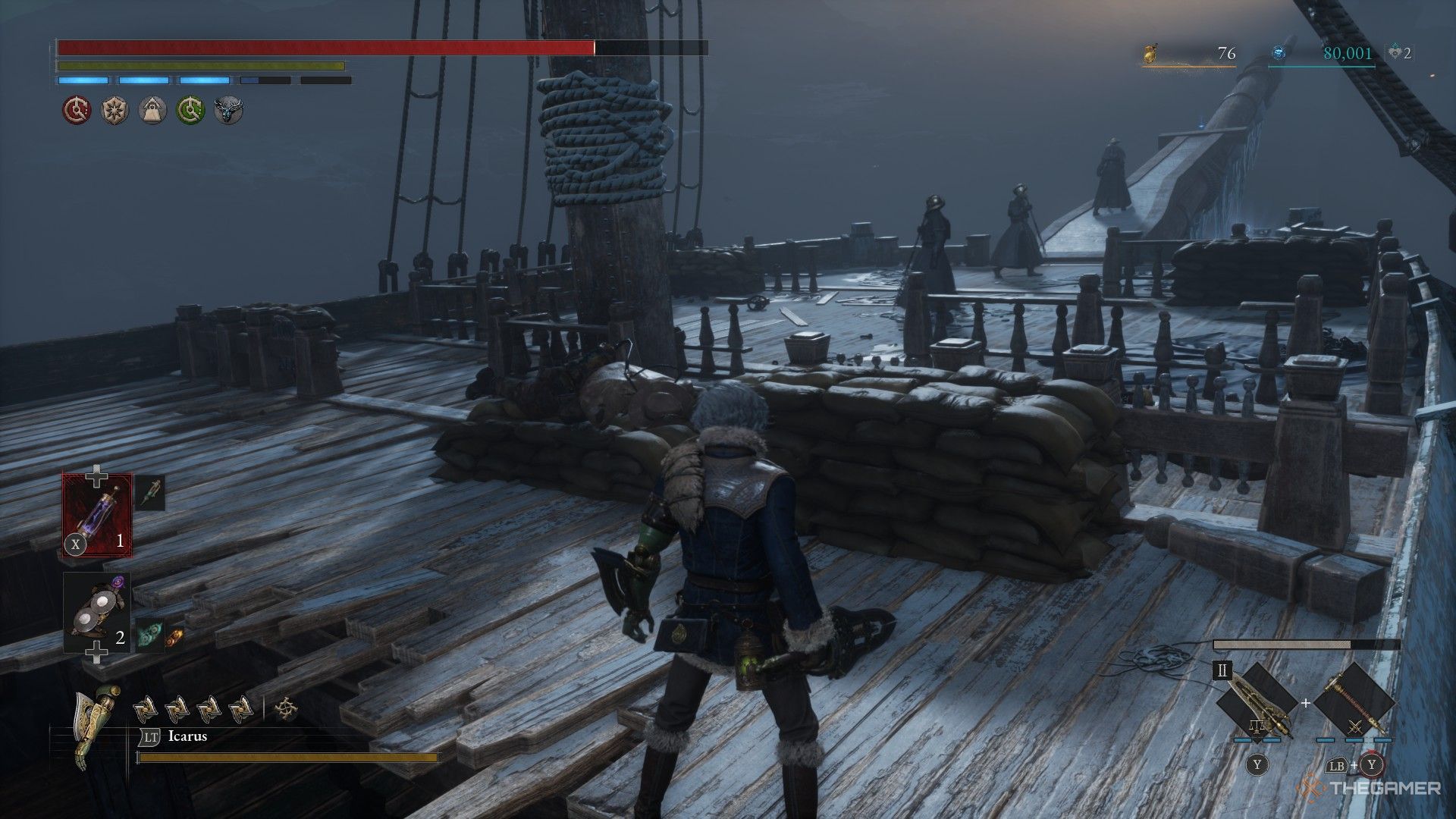Click the weight with up-arrow buff icon
The height and width of the screenshot is (819, 1456).
[152, 111]
